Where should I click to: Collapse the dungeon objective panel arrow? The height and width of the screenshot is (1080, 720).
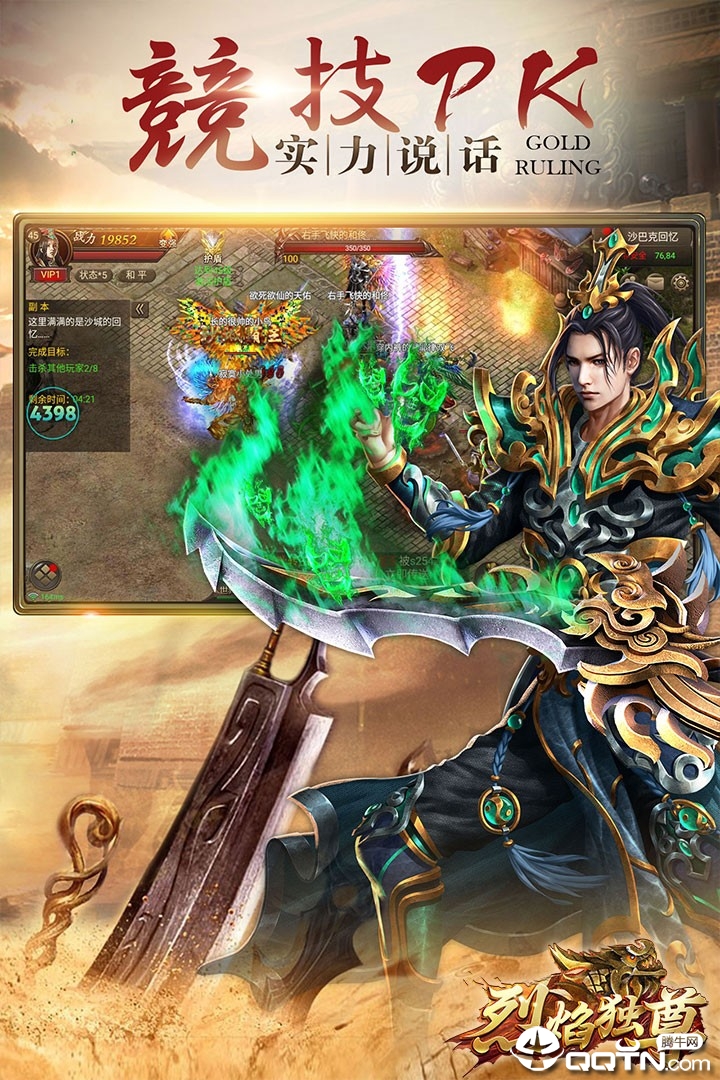coord(140,309)
